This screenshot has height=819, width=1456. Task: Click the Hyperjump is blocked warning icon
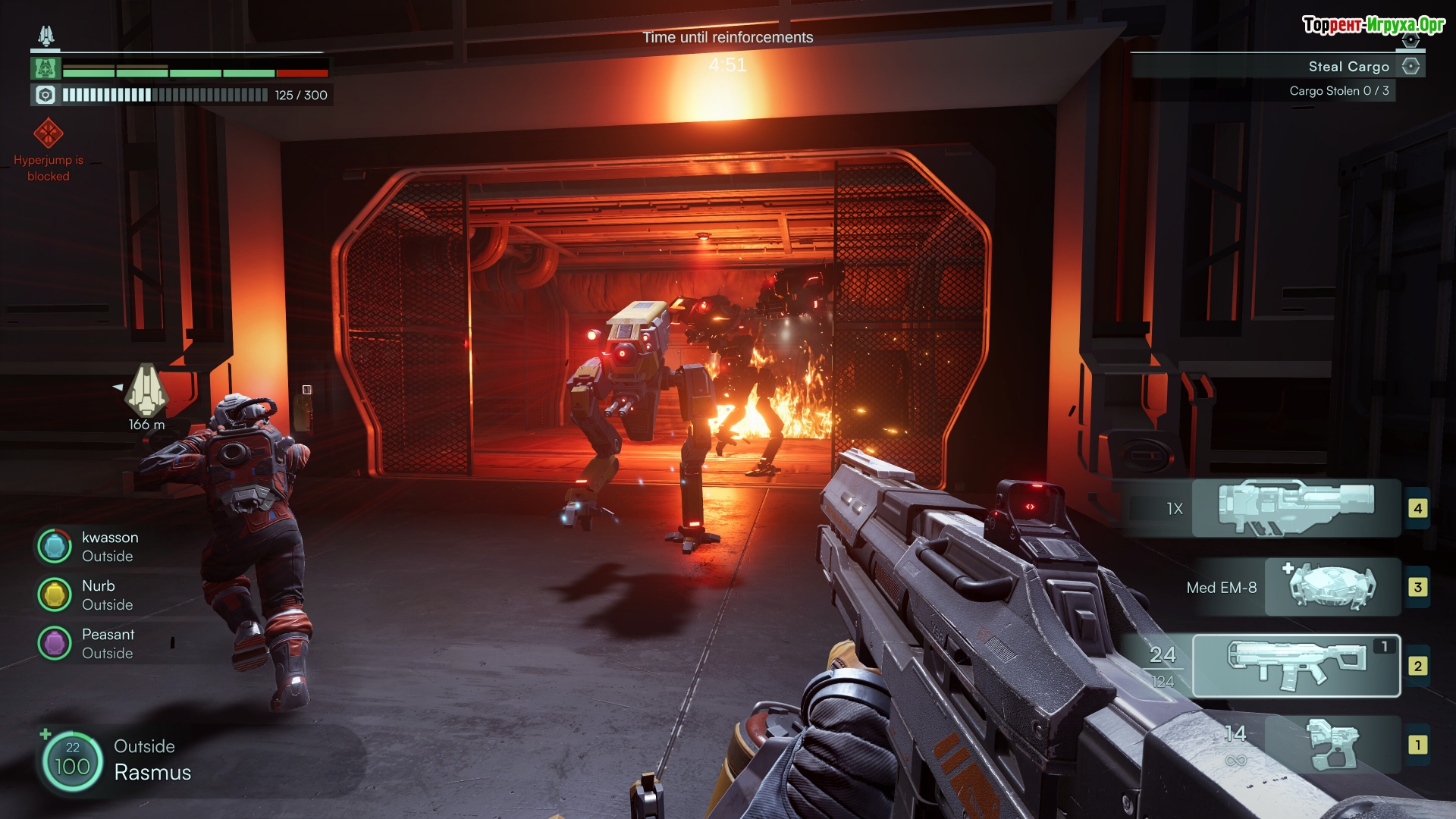point(49,133)
